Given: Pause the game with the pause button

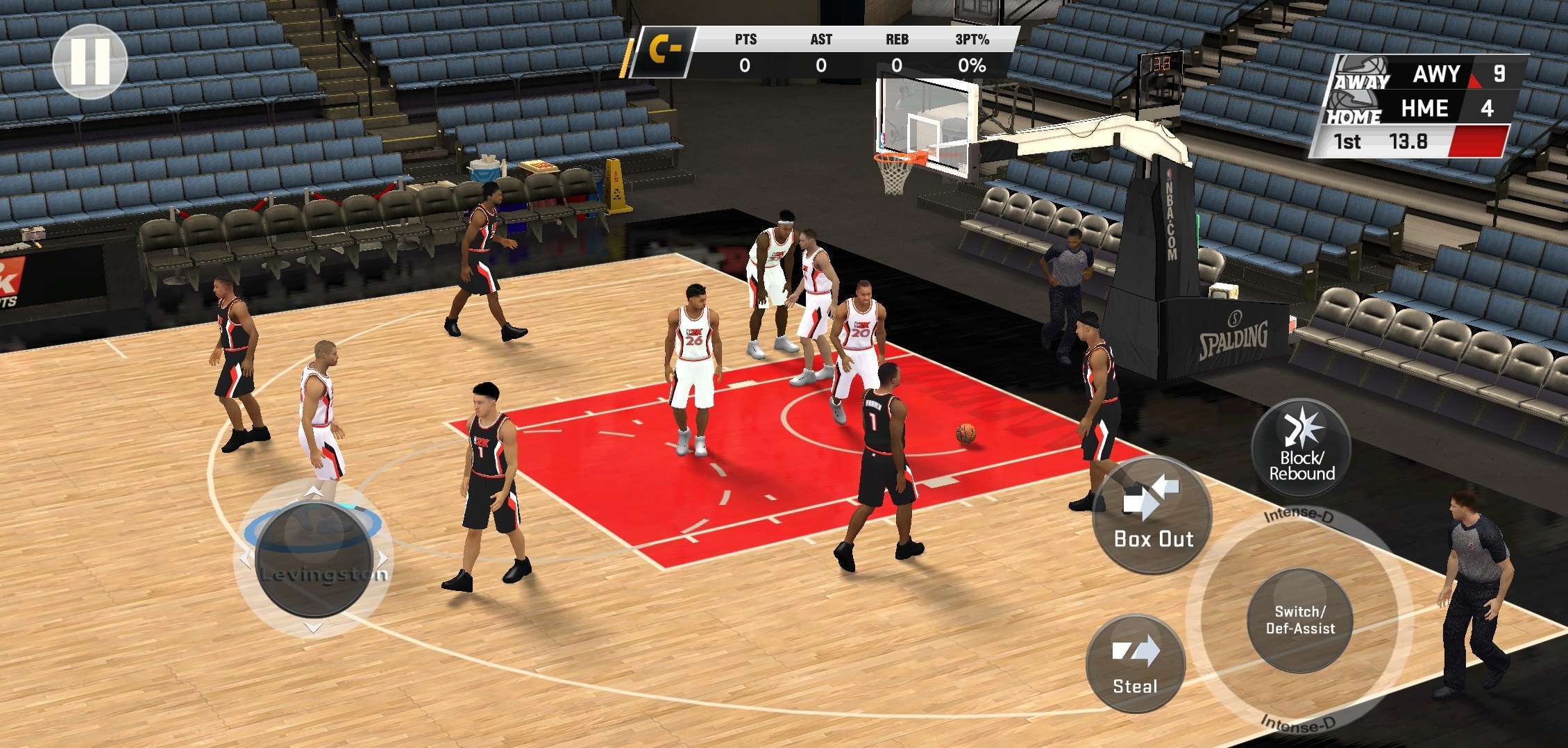Looking at the screenshot, I should (x=90, y=61).
